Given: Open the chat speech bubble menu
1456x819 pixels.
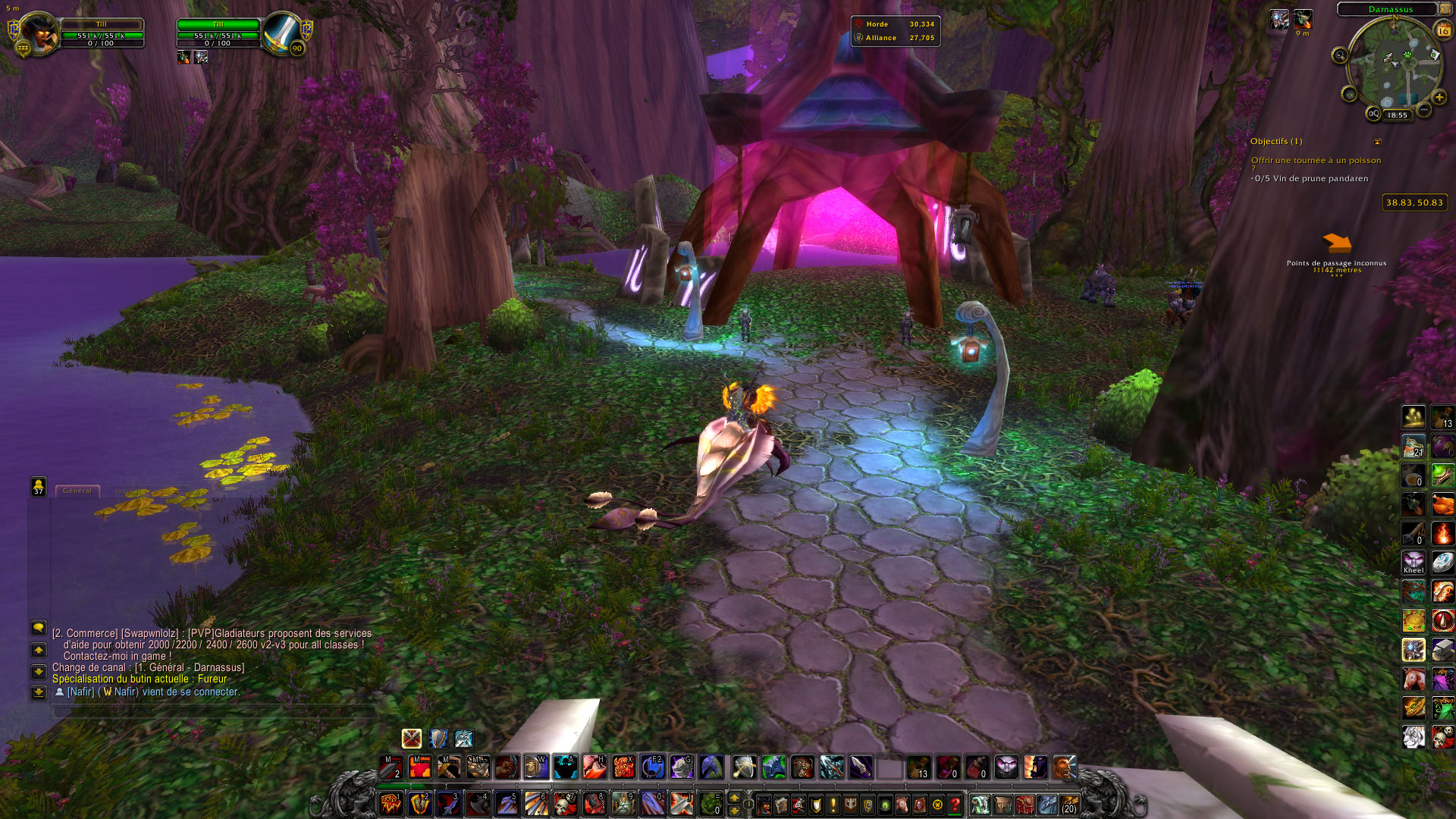Looking at the screenshot, I should point(38,627).
